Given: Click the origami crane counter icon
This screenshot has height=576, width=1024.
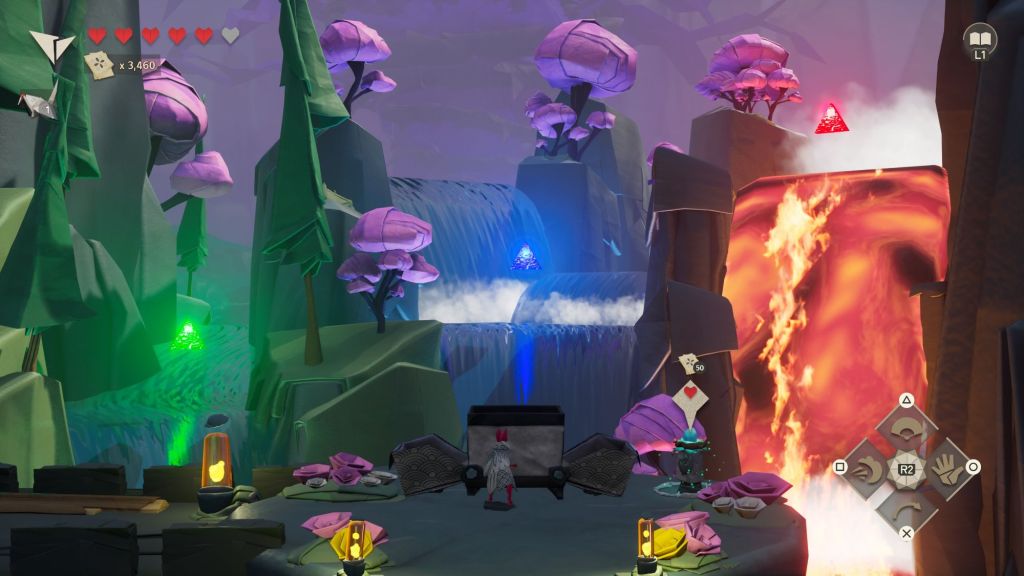Looking at the screenshot, I should (42, 102).
